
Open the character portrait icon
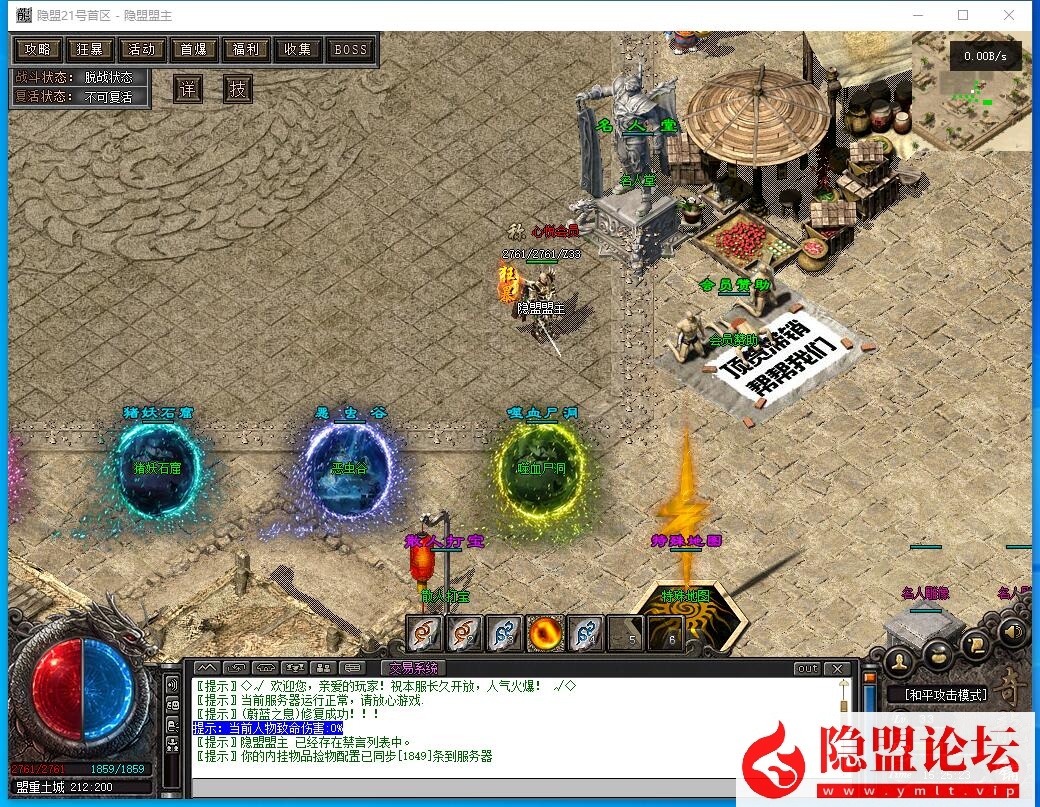pyautogui.click(x=900, y=660)
